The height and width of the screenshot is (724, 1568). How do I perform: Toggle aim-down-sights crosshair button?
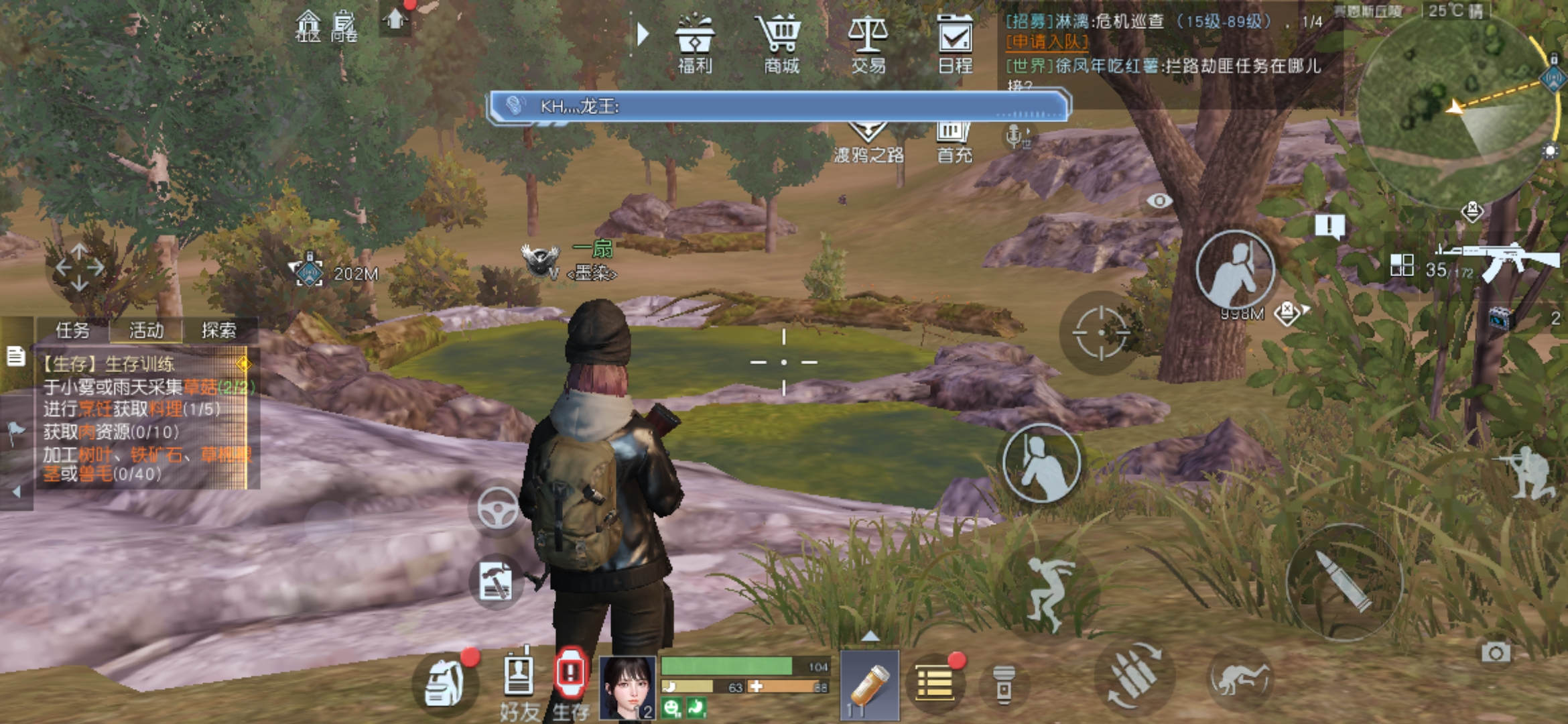pyautogui.click(x=1100, y=333)
